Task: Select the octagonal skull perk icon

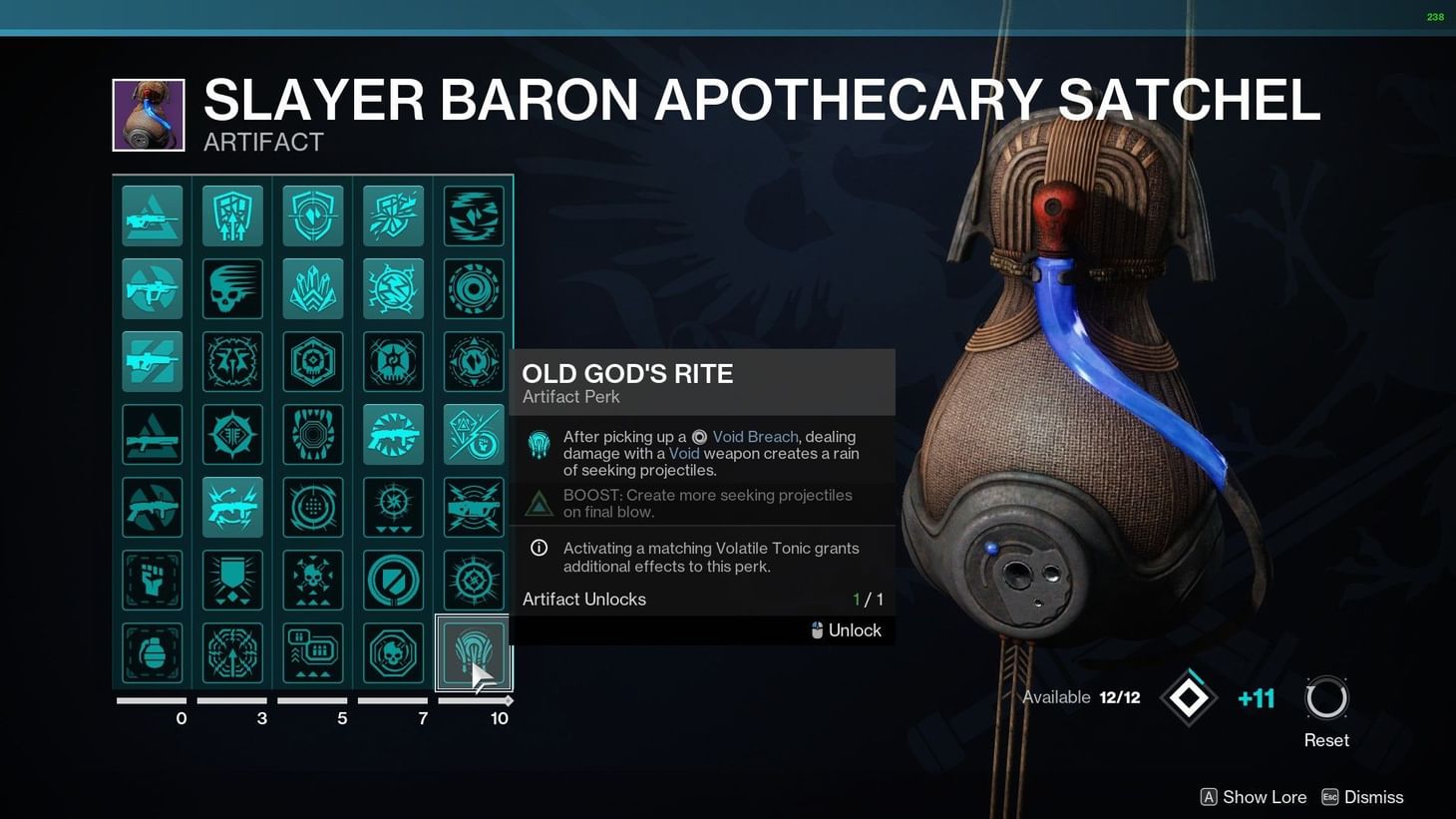Action: pos(393,652)
